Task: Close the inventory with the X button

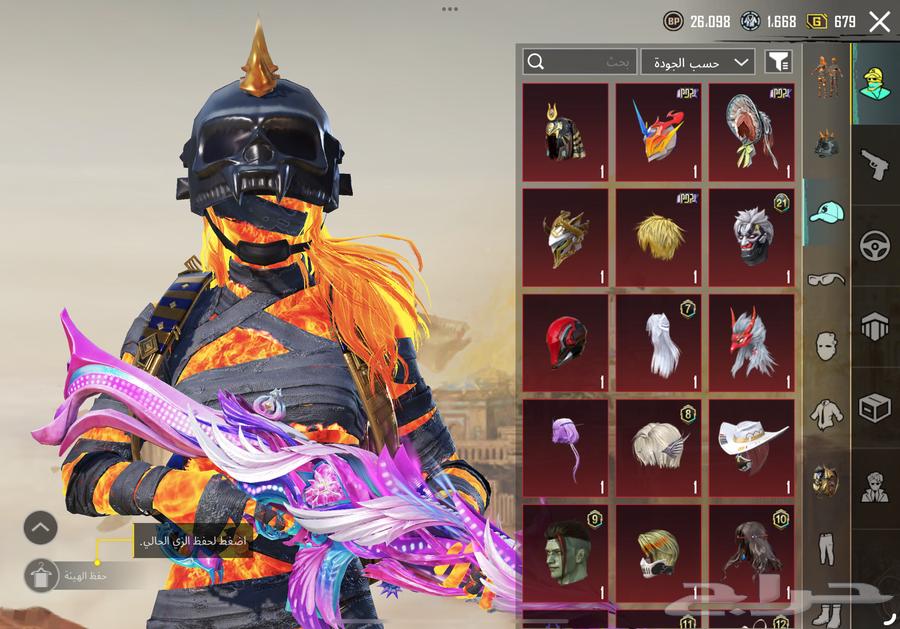Action: coord(879,21)
